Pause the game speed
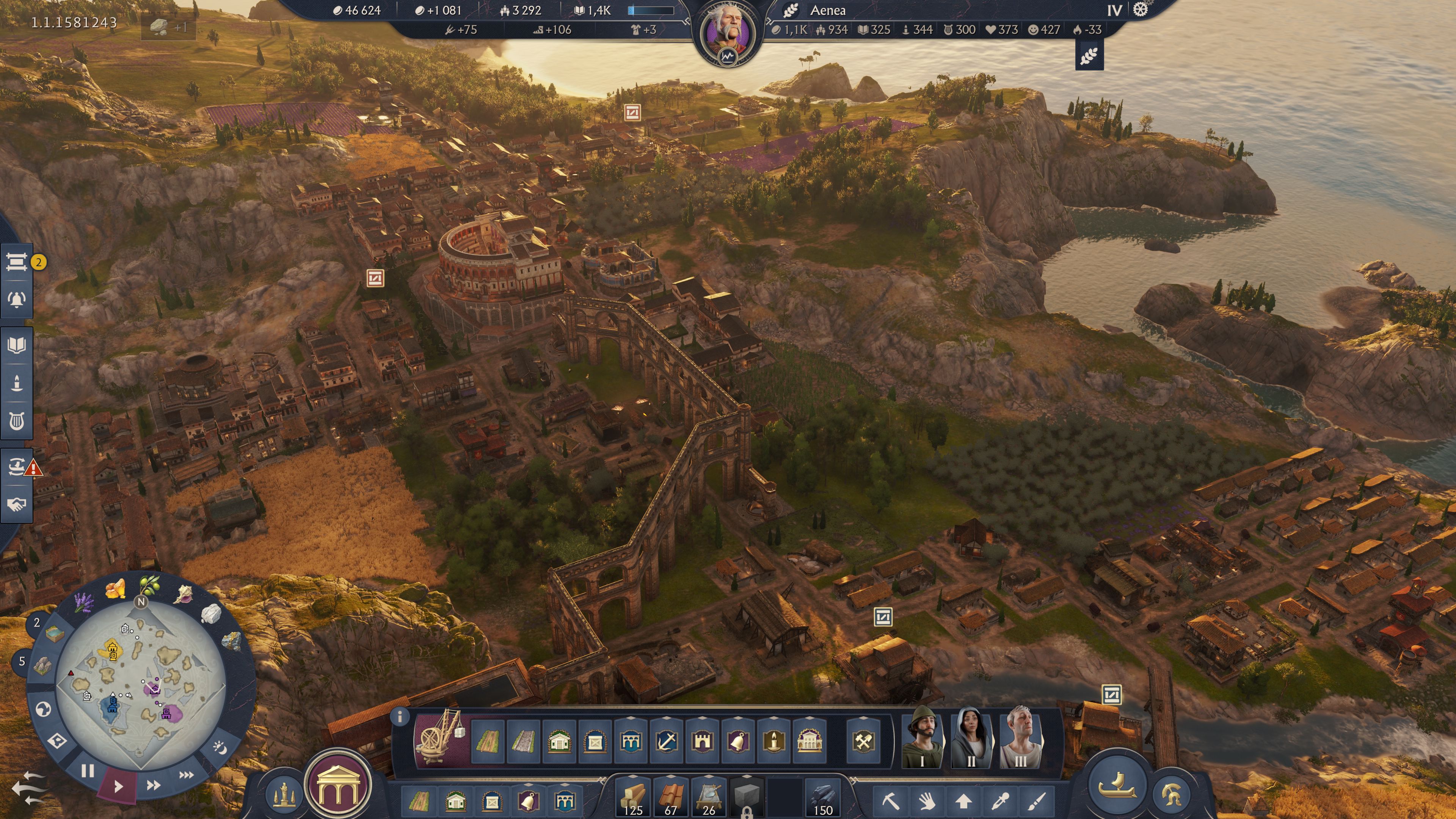This screenshot has height=819, width=1456. 87,771
